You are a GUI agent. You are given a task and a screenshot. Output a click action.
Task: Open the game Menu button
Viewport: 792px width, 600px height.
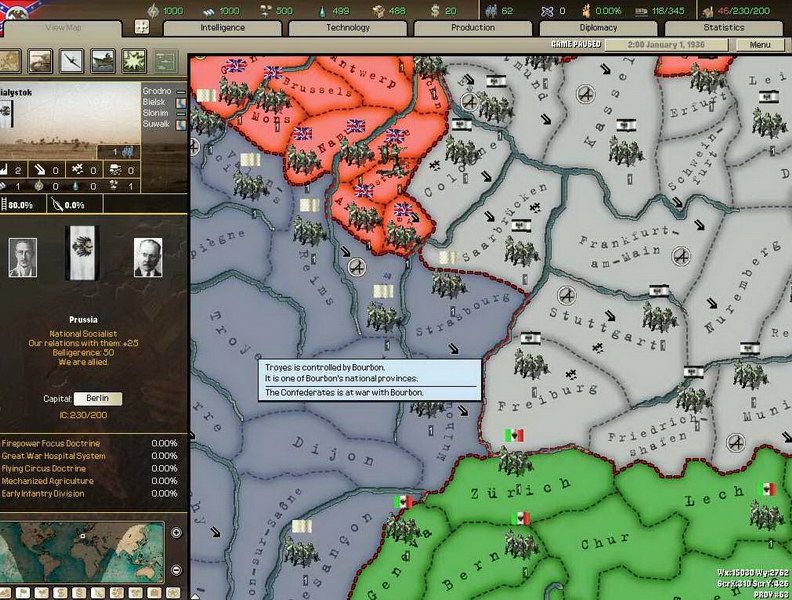point(760,45)
